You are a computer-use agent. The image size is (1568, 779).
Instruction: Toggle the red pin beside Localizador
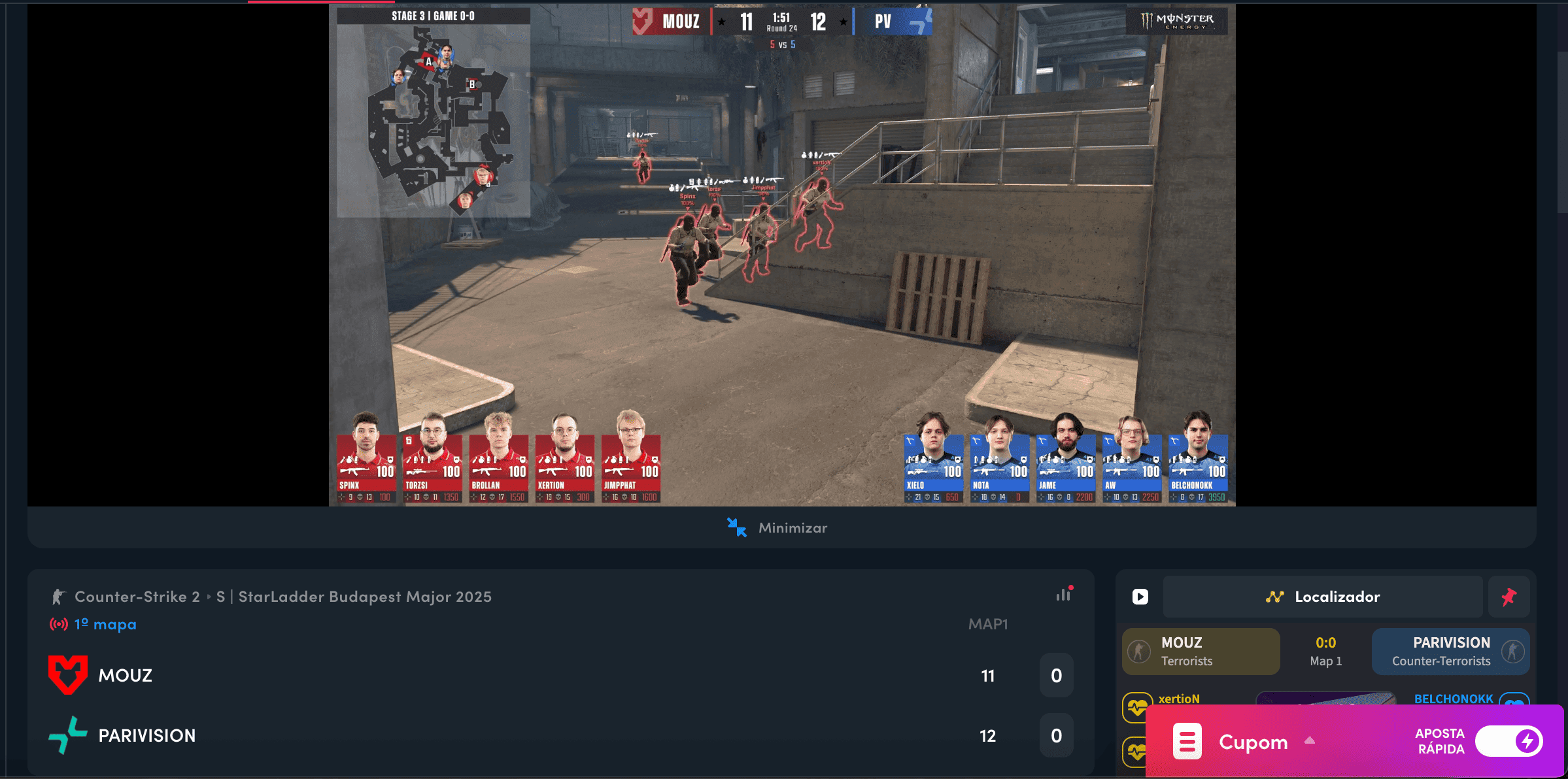tap(1509, 597)
